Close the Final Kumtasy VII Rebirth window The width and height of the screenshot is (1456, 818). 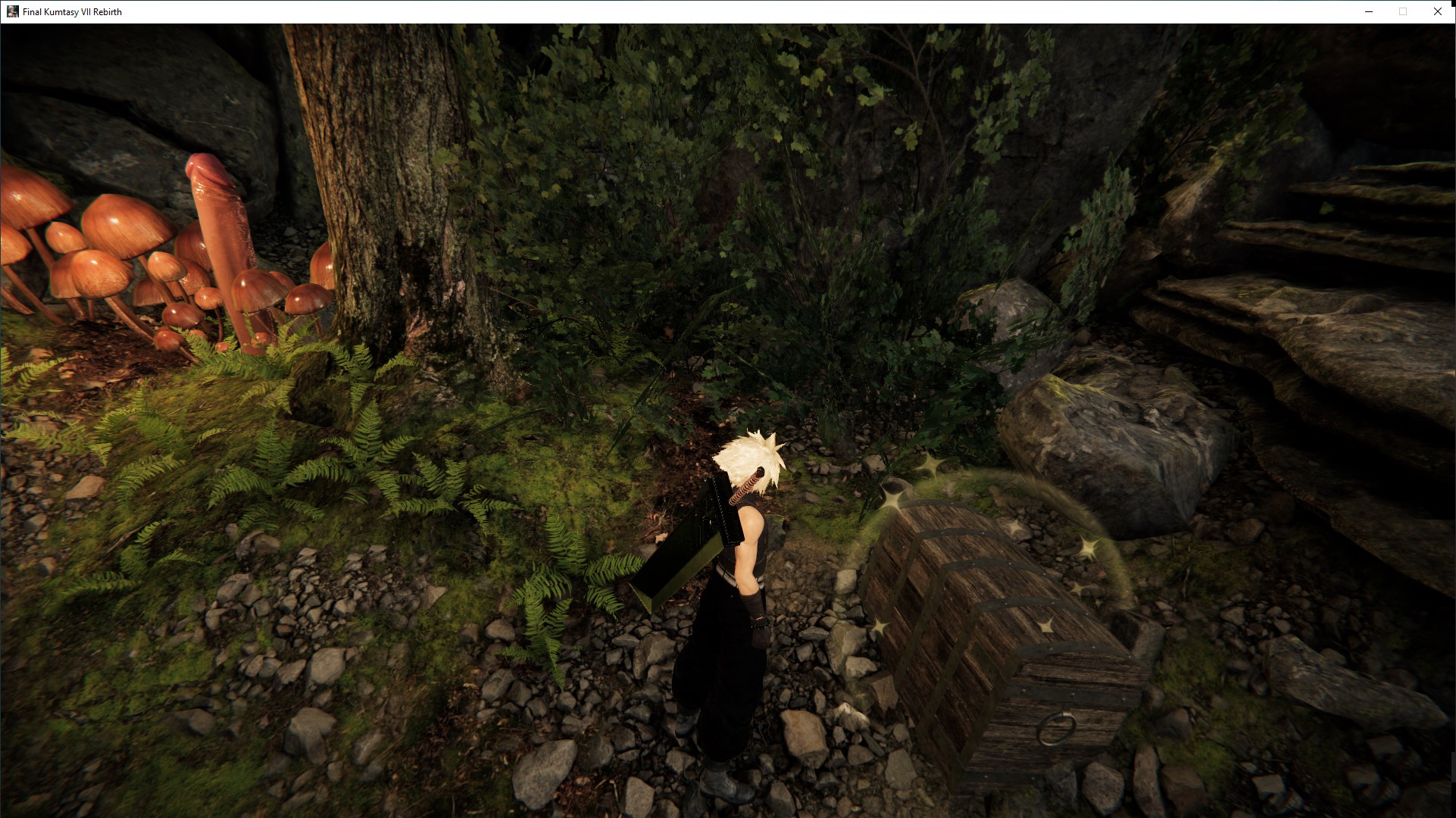(1437, 11)
